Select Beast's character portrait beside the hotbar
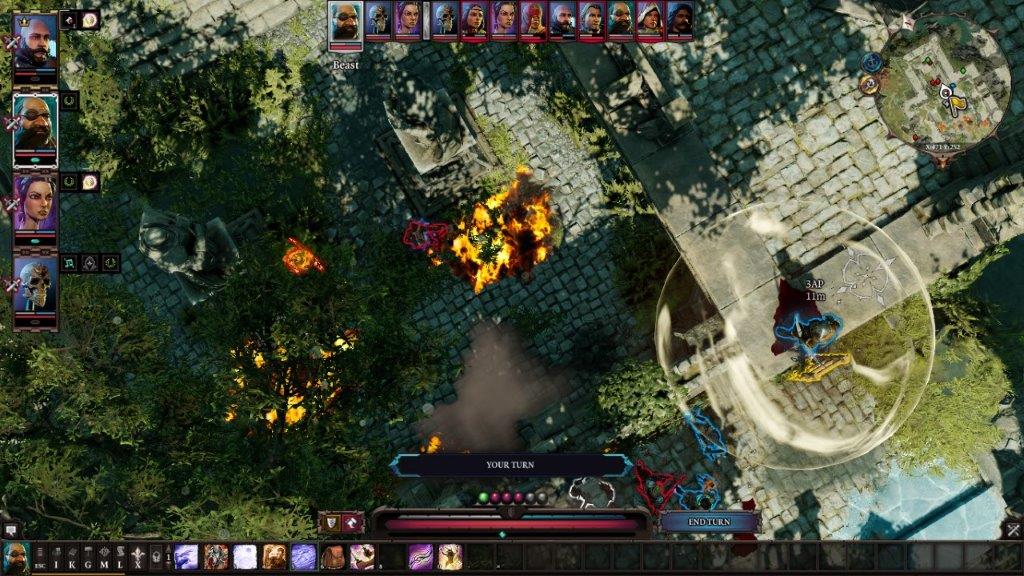Viewport: 1024px width, 576px height. (15, 557)
